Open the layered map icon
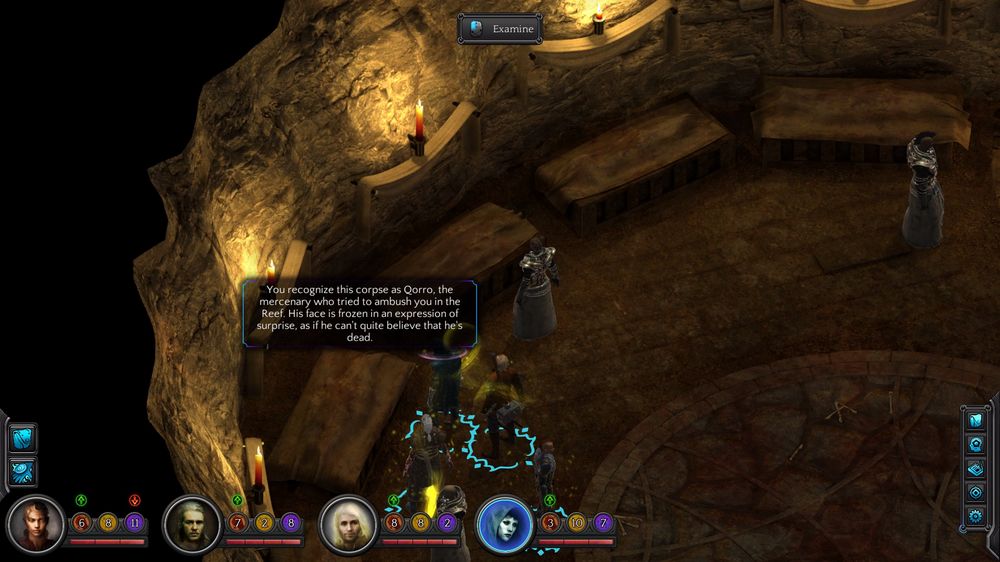Screen dimensions: 1000x562 coord(976,468)
